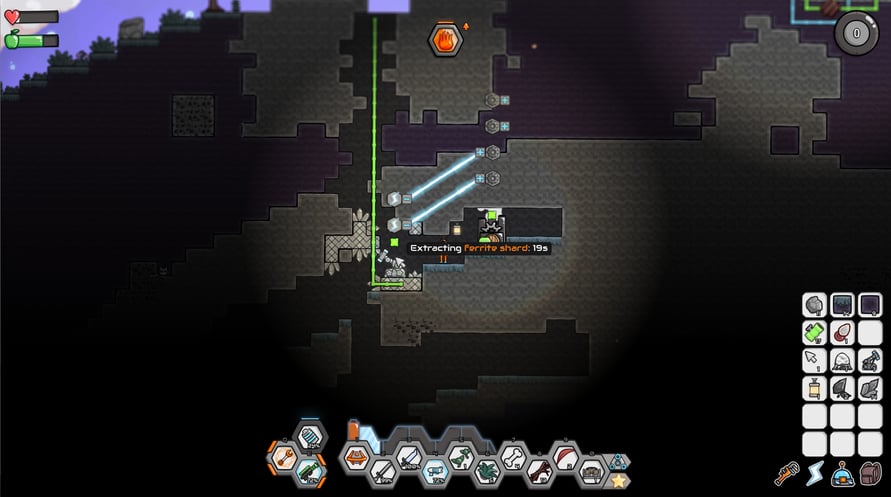Select the striped canister hexagon slot
The width and height of the screenshot is (891, 497).
pos(310,437)
